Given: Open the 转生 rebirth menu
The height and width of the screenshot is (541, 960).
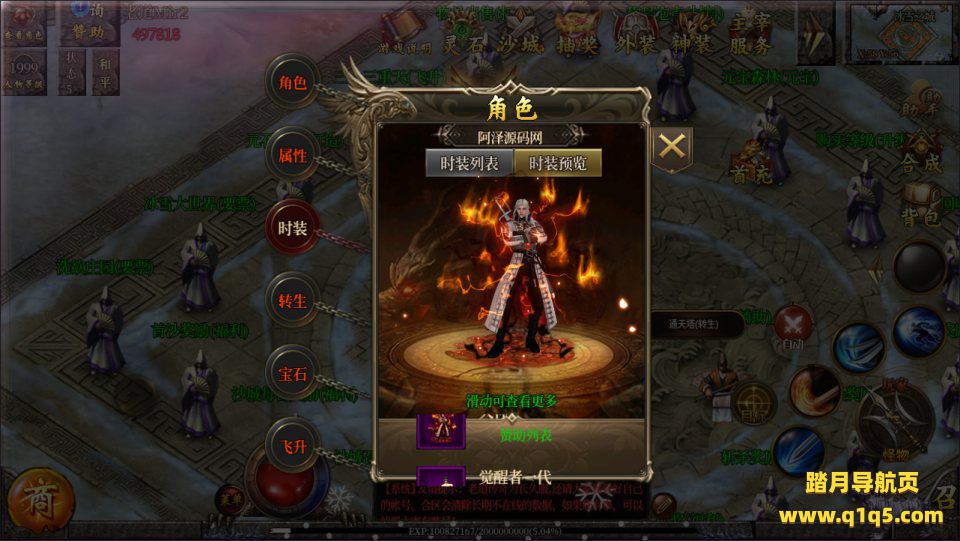Looking at the screenshot, I should click(292, 299).
